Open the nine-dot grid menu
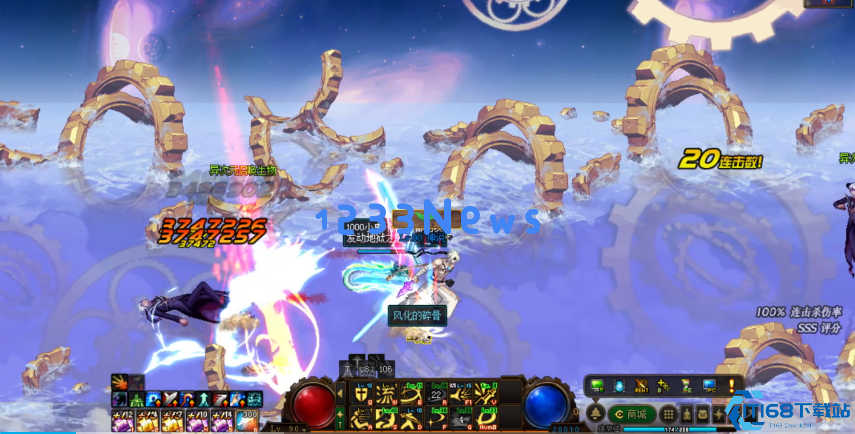 [669, 414]
